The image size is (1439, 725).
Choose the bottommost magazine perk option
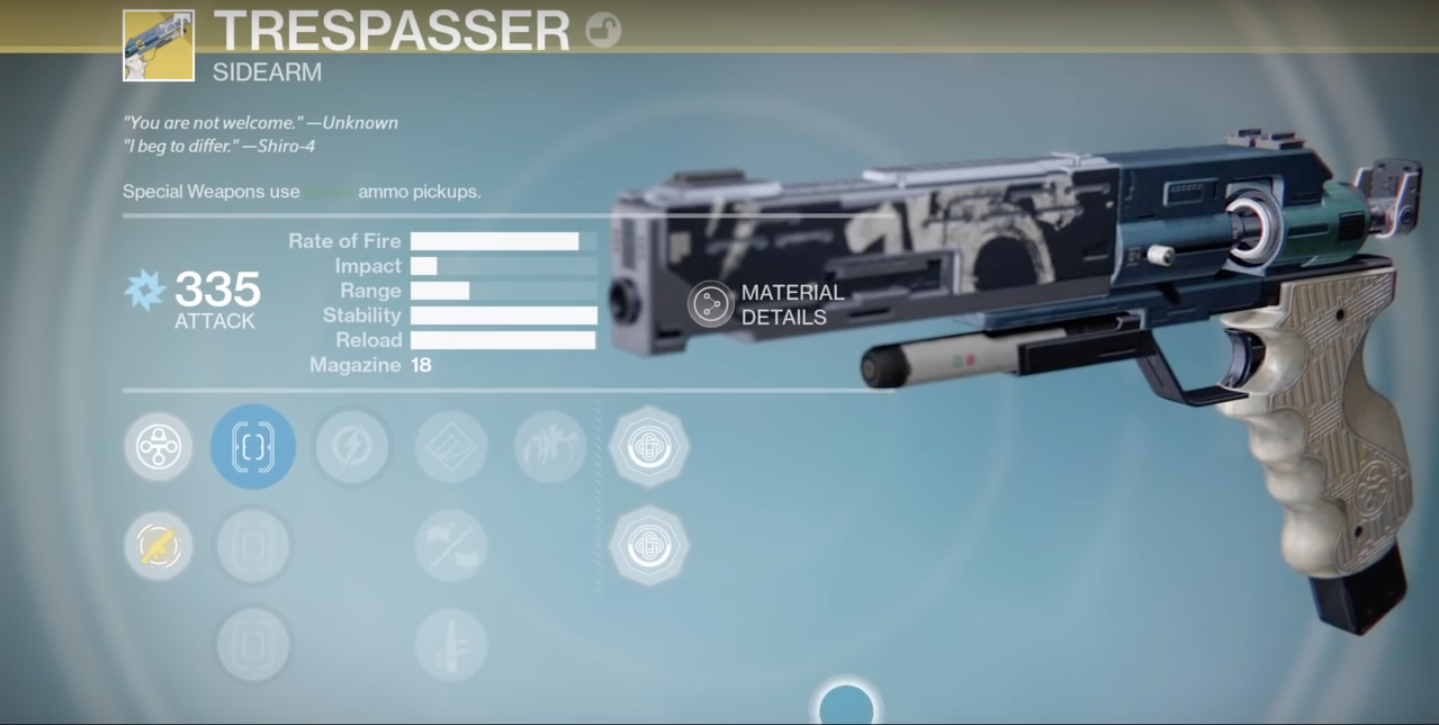point(253,643)
